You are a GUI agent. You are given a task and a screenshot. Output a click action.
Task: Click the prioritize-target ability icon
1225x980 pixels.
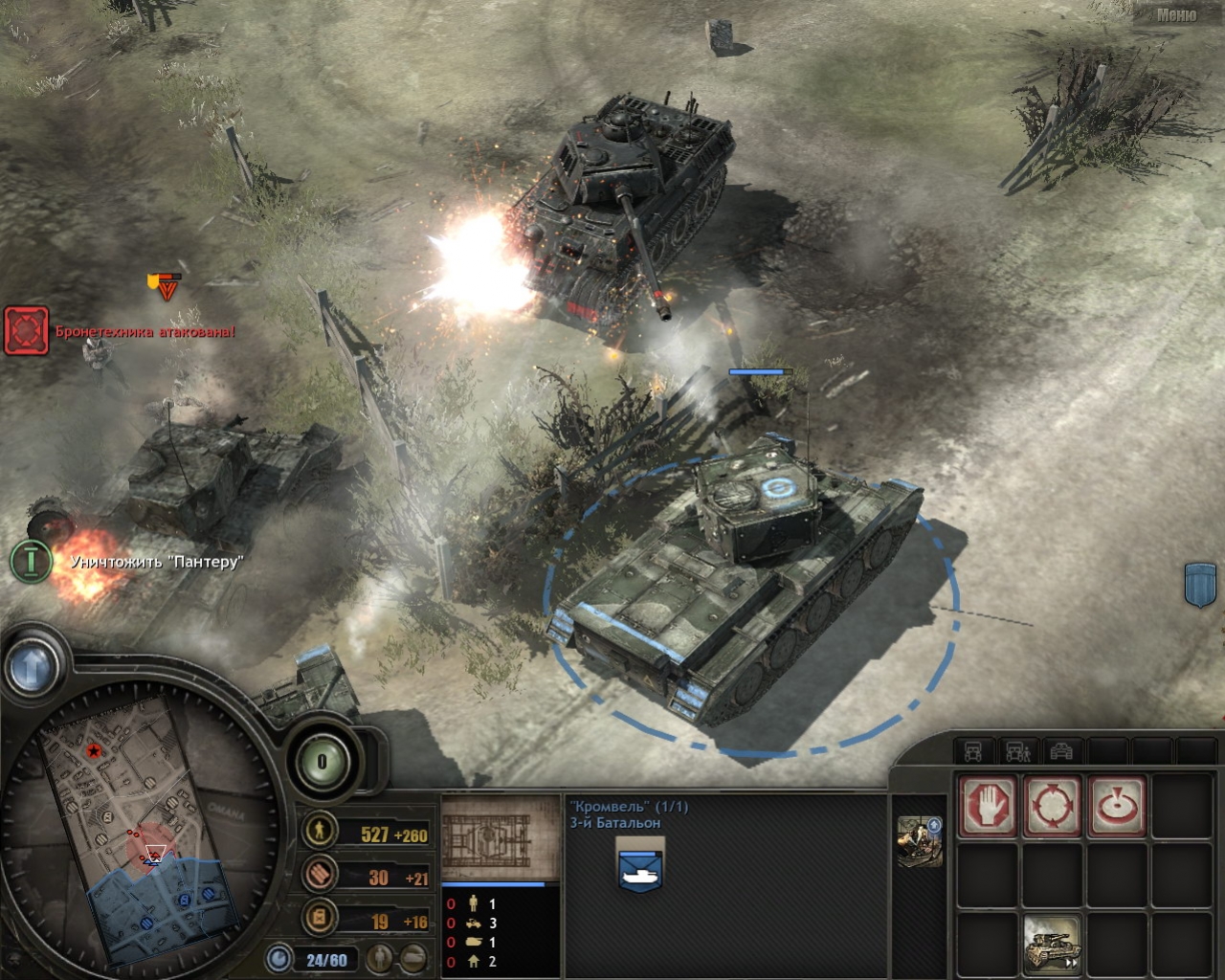(x=1117, y=805)
